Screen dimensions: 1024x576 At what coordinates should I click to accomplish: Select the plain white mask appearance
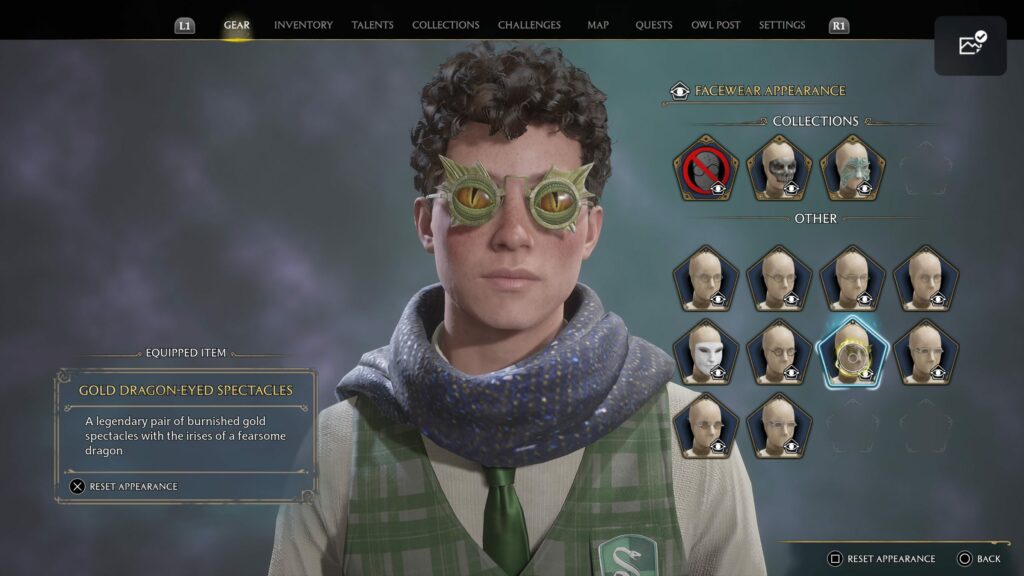pos(706,352)
